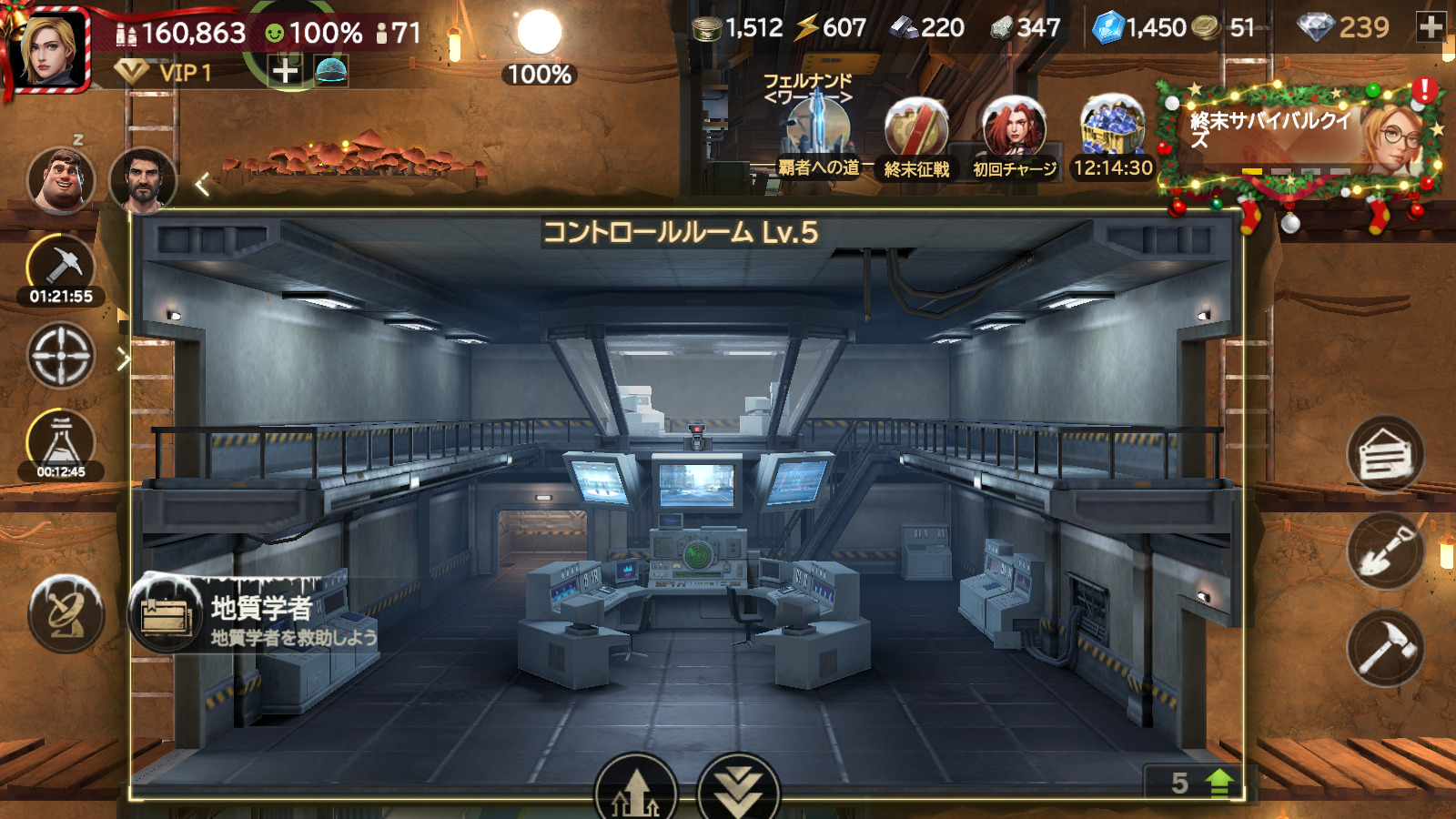This screenshot has width=1456, height=819.
Task: Open the crosshair target button
Action: tap(61, 355)
